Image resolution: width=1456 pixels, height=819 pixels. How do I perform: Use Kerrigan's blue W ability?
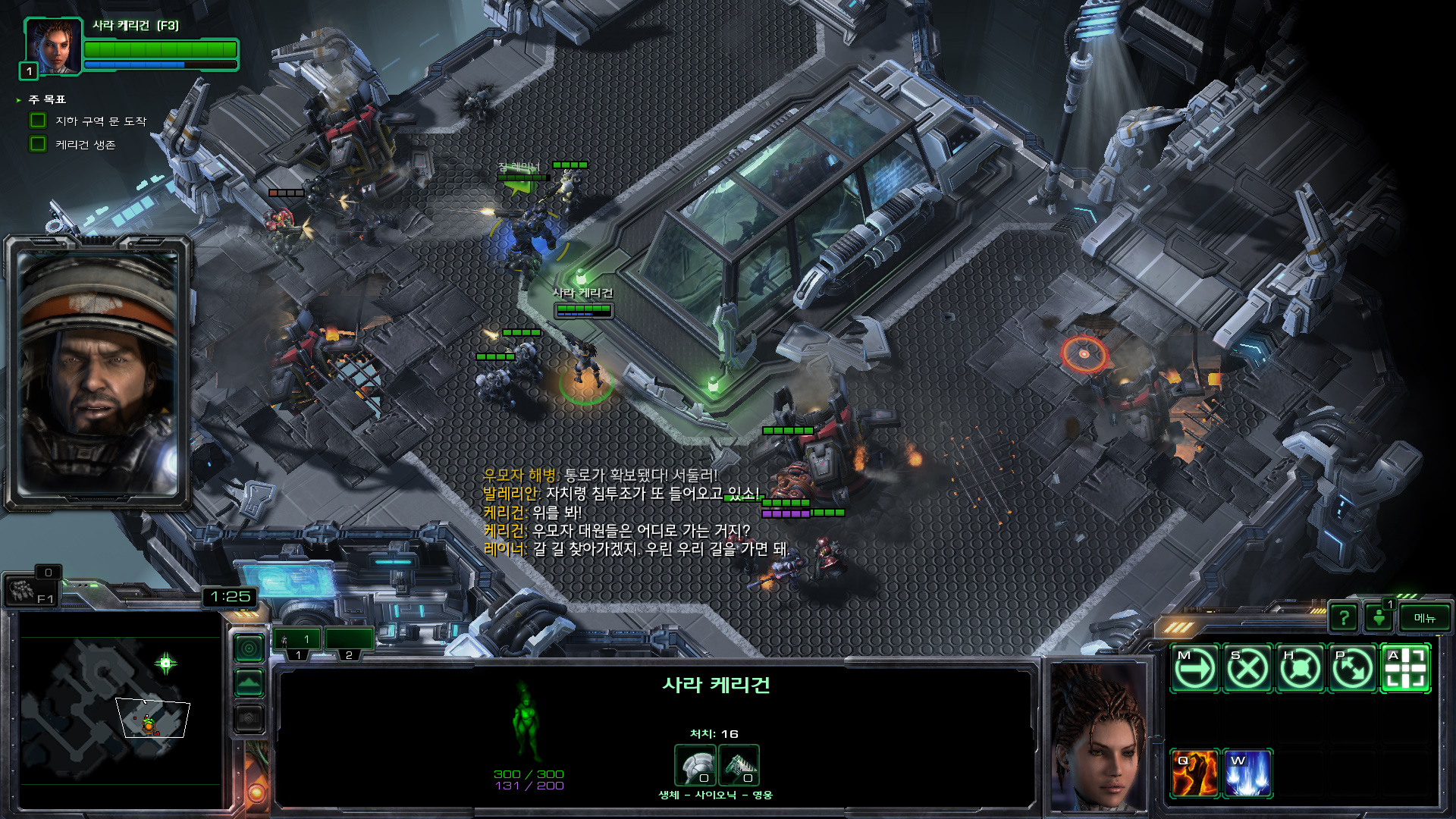pyautogui.click(x=1247, y=773)
